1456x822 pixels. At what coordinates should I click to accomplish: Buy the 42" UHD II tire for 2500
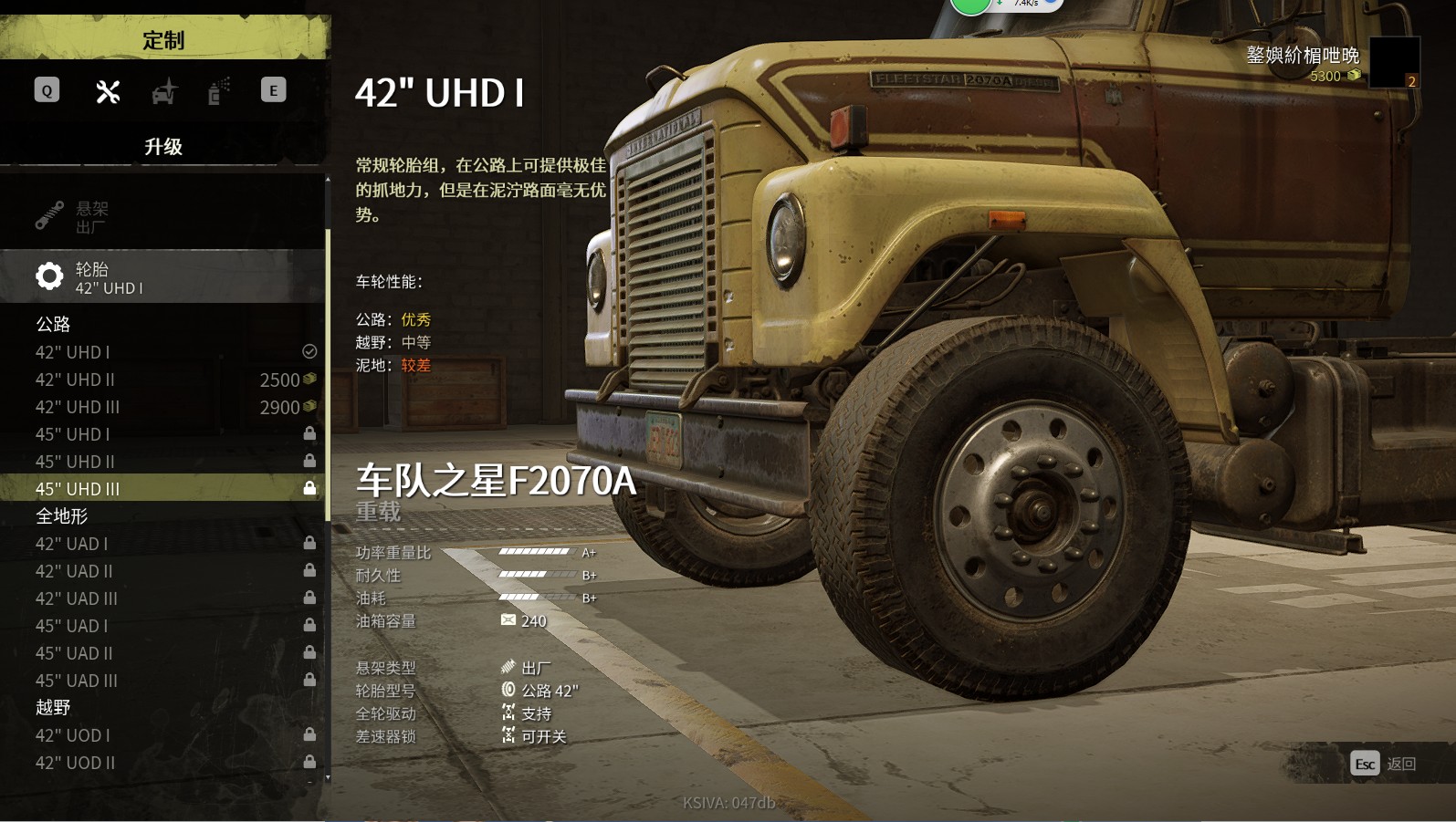click(162, 380)
